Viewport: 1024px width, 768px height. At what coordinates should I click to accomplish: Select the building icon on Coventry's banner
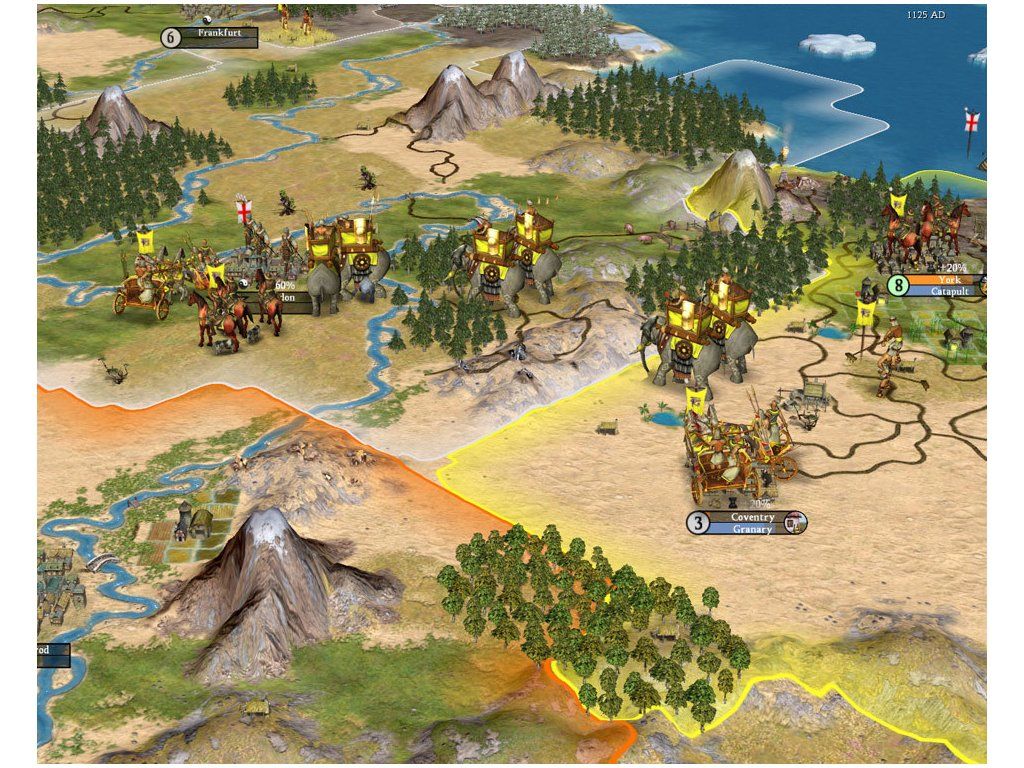[795, 522]
